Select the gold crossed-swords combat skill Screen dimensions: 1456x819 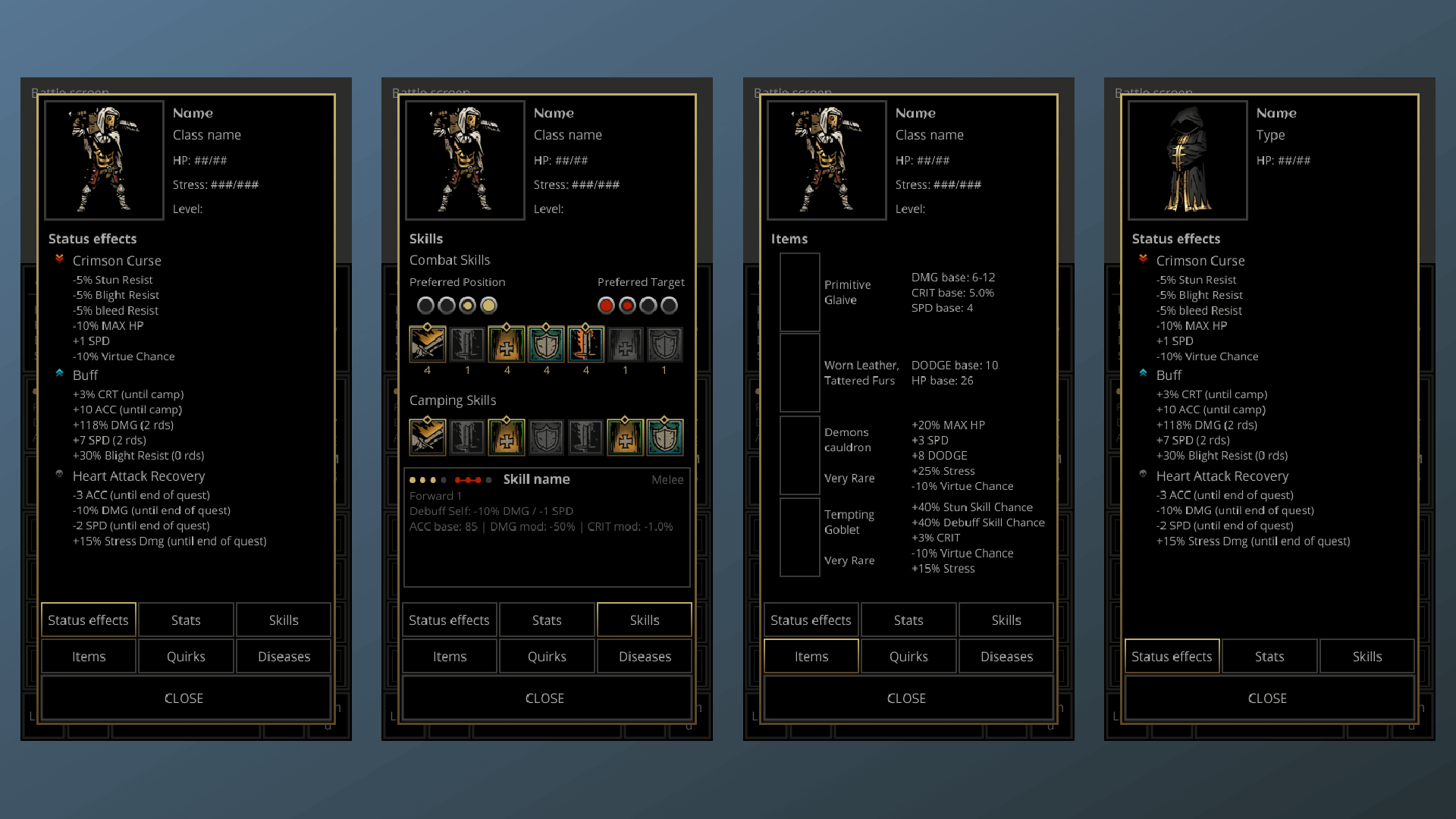click(x=427, y=344)
